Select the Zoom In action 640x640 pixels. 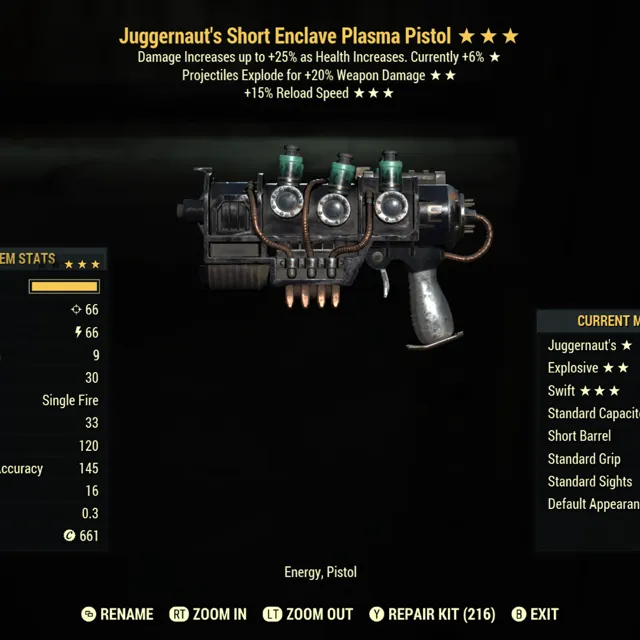click(208, 614)
